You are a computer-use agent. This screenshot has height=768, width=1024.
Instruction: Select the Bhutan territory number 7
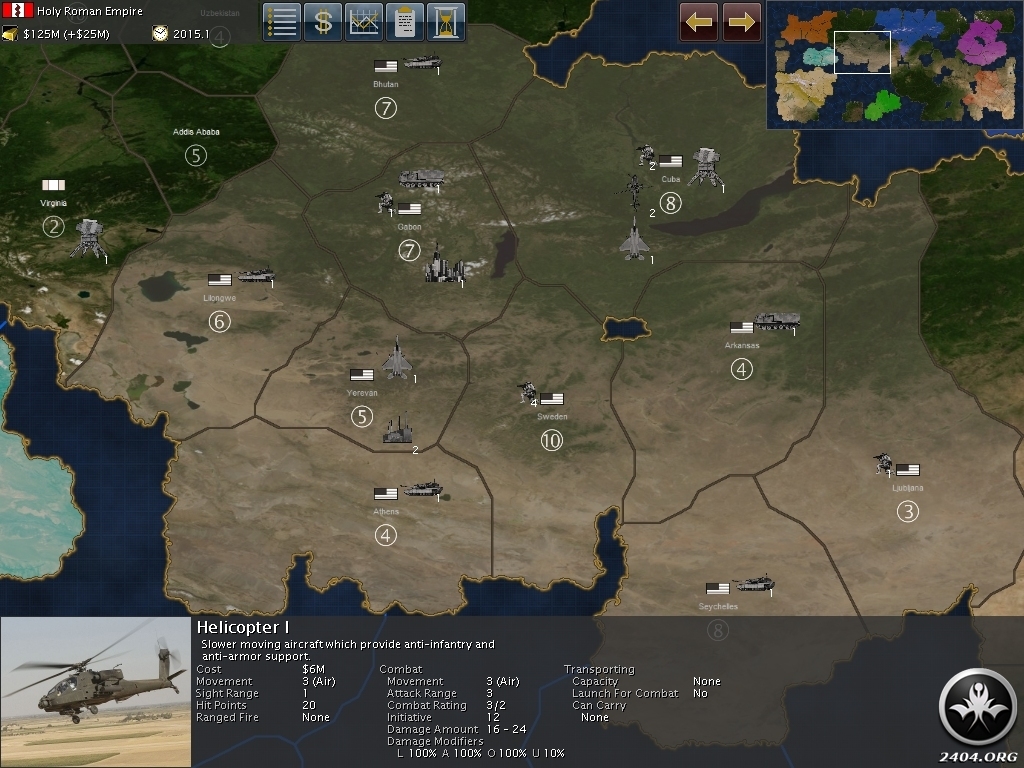[385, 108]
